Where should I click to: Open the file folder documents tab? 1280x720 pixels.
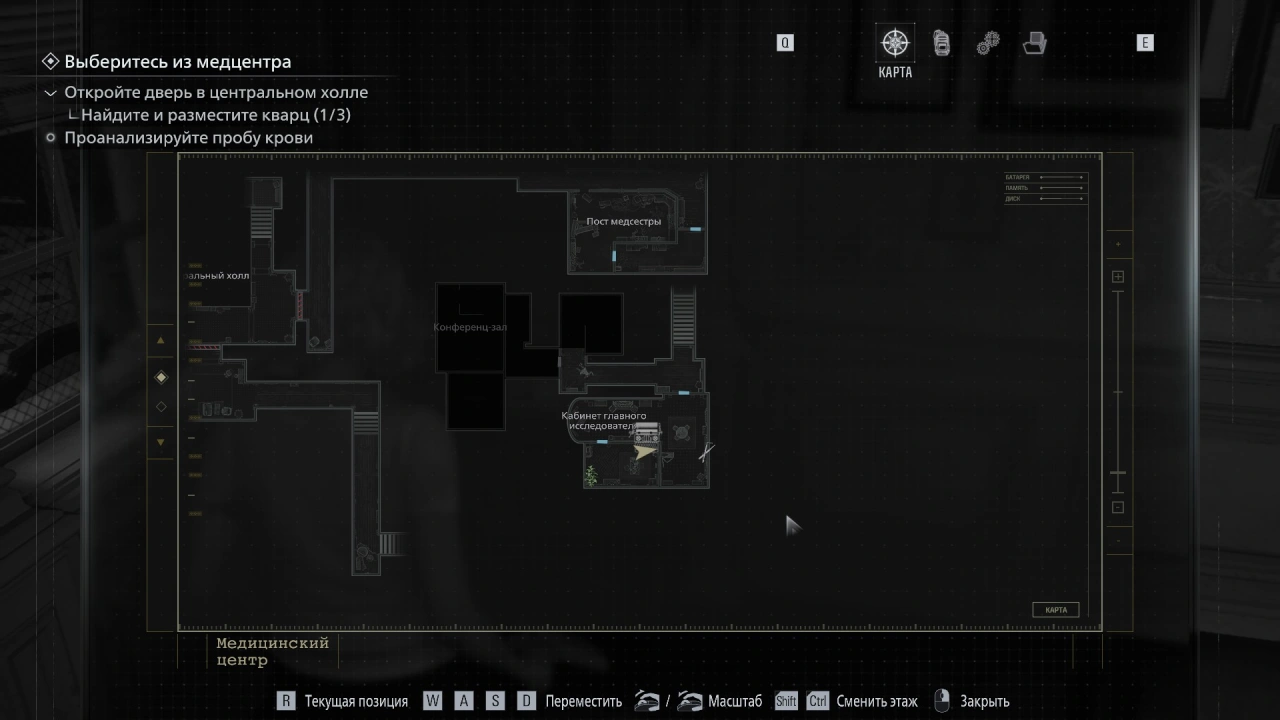[x=1035, y=43]
